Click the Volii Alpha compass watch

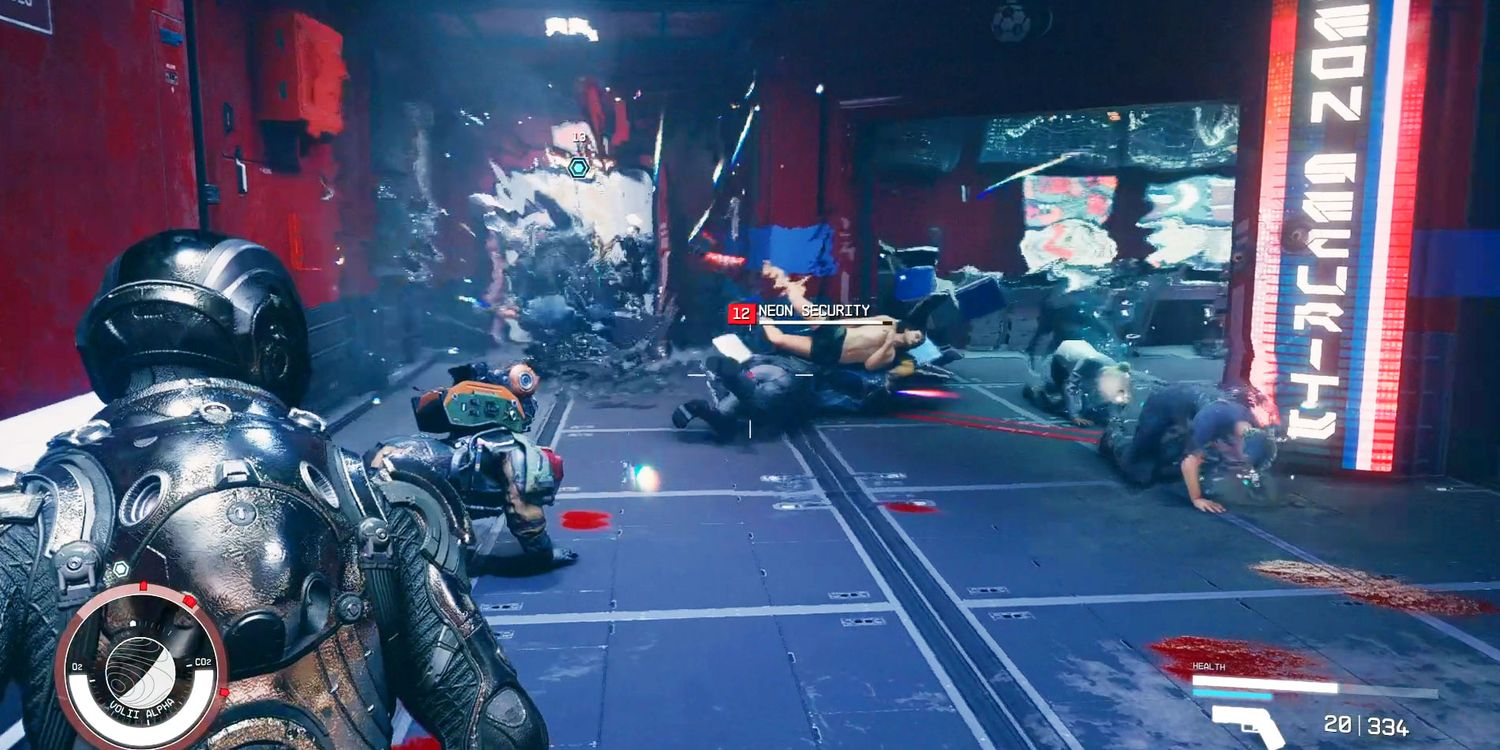tap(141, 667)
